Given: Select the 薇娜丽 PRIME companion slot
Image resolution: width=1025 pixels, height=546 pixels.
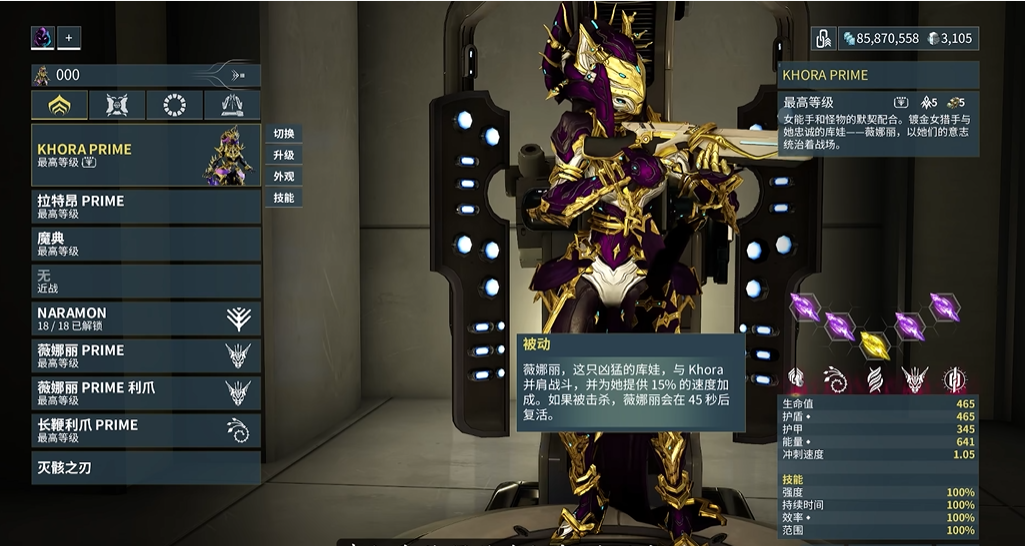Looking at the screenshot, I should pyautogui.click(x=146, y=356).
